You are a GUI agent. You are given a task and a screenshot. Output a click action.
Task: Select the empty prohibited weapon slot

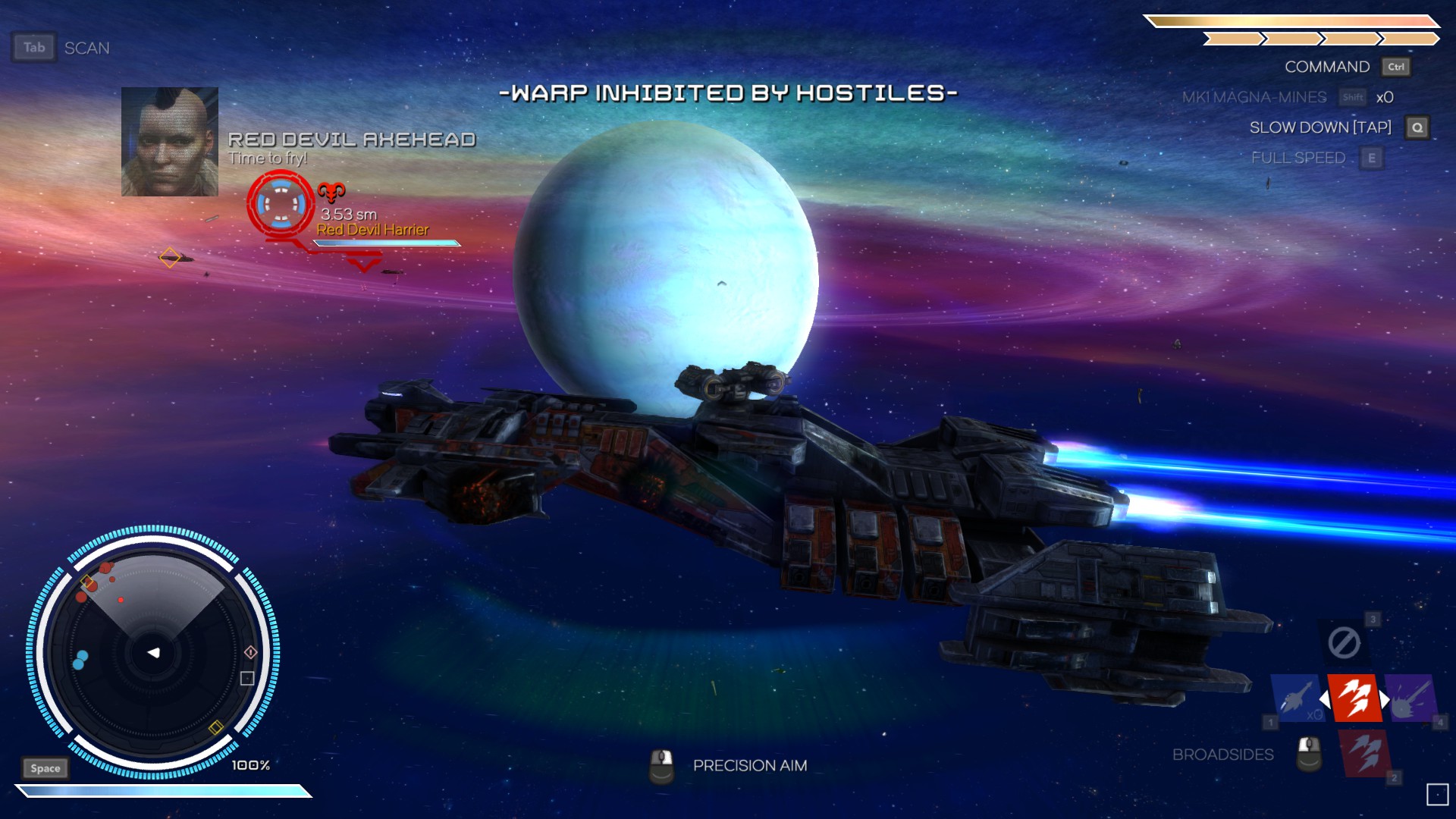(1344, 643)
